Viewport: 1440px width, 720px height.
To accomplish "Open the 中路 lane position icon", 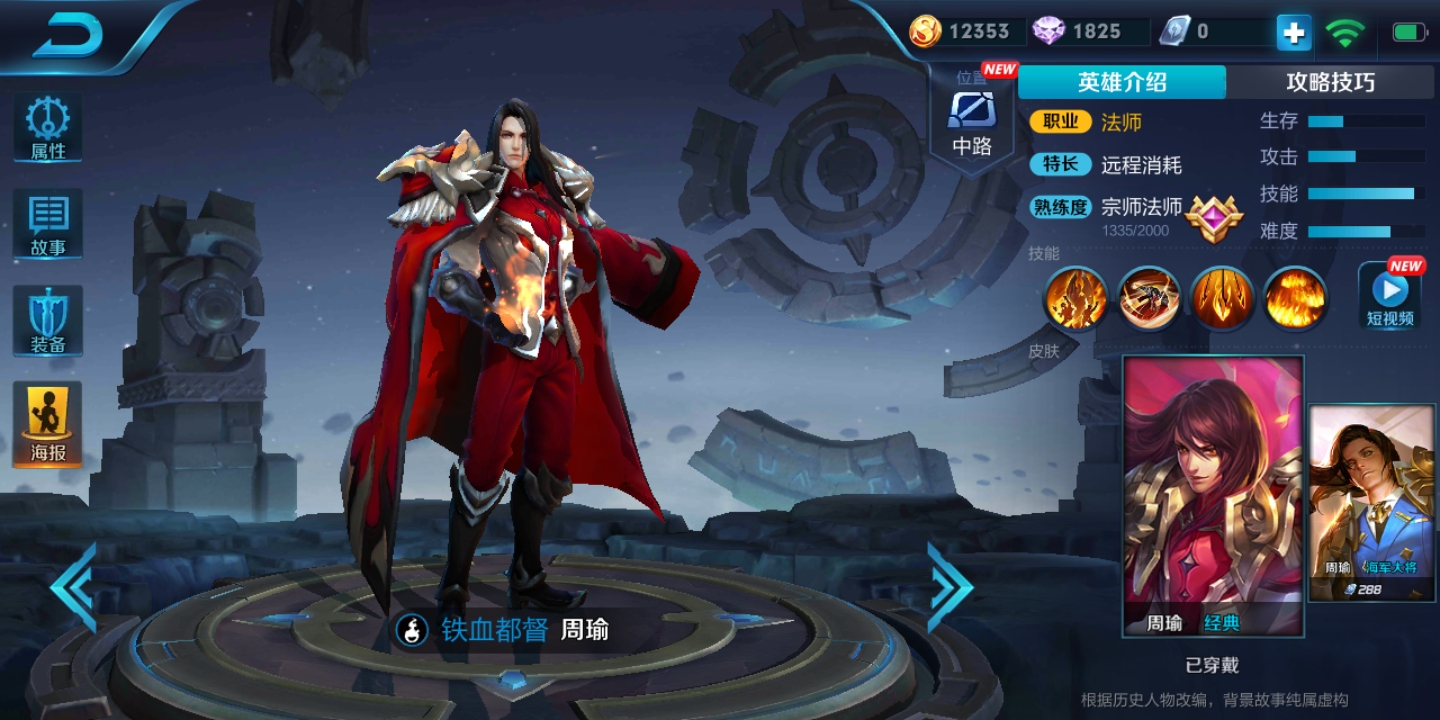I will (x=971, y=122).
